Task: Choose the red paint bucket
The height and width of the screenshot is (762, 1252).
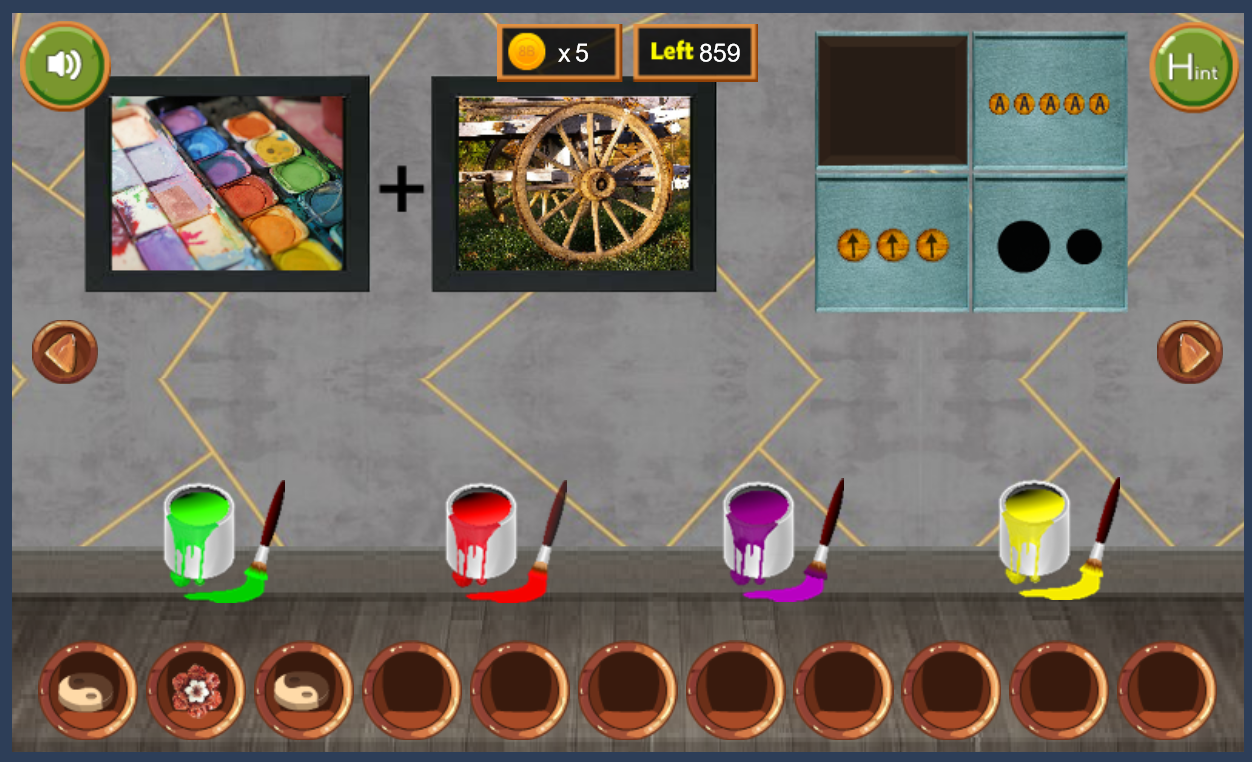Action: [x=481, y=534]
